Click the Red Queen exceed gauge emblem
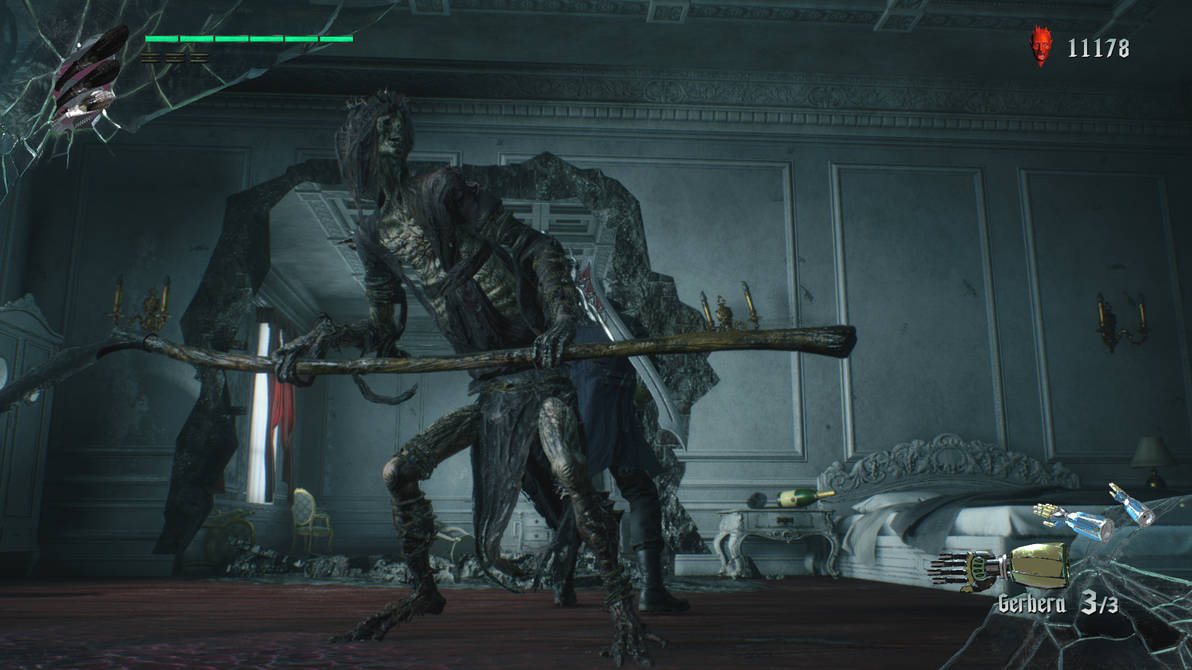The height and width of the screenshot is (670, 1192). [x=90, y=80]
